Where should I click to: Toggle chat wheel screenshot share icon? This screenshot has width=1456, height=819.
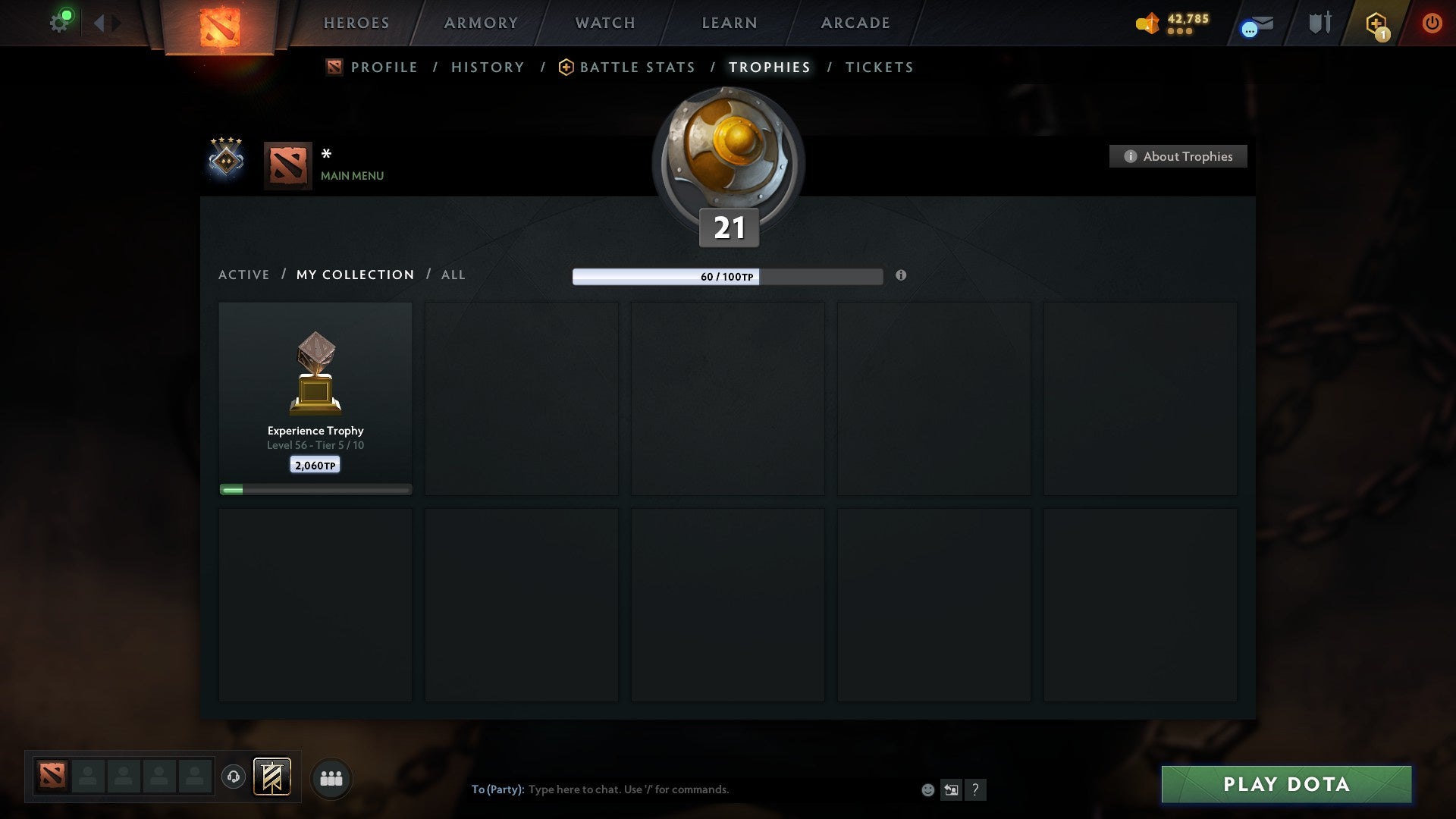[x=952, y=789]
